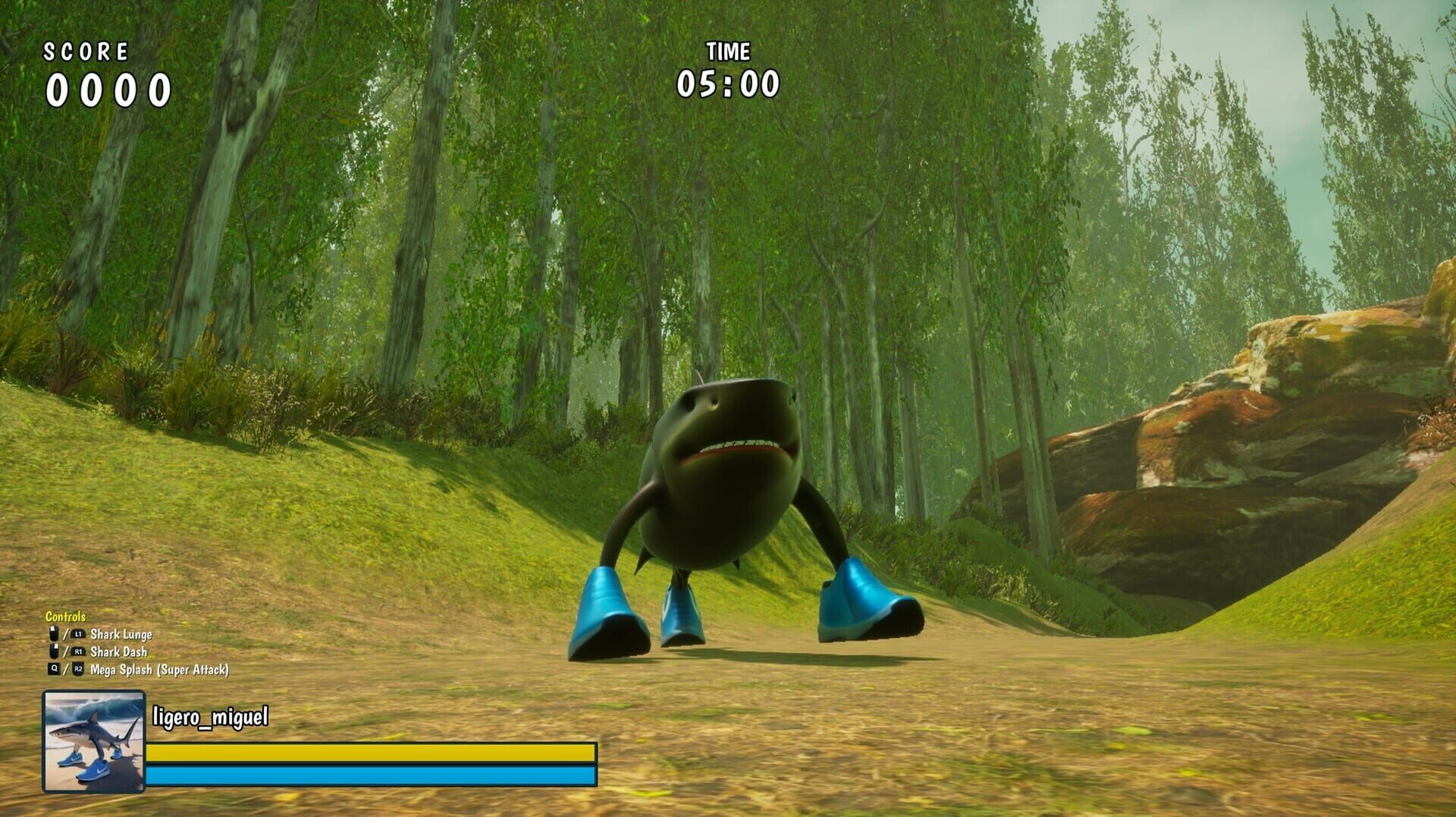The image size is (1456, 817).
Task: Toggle the Shark Dash ability
Action: point(120,651)
